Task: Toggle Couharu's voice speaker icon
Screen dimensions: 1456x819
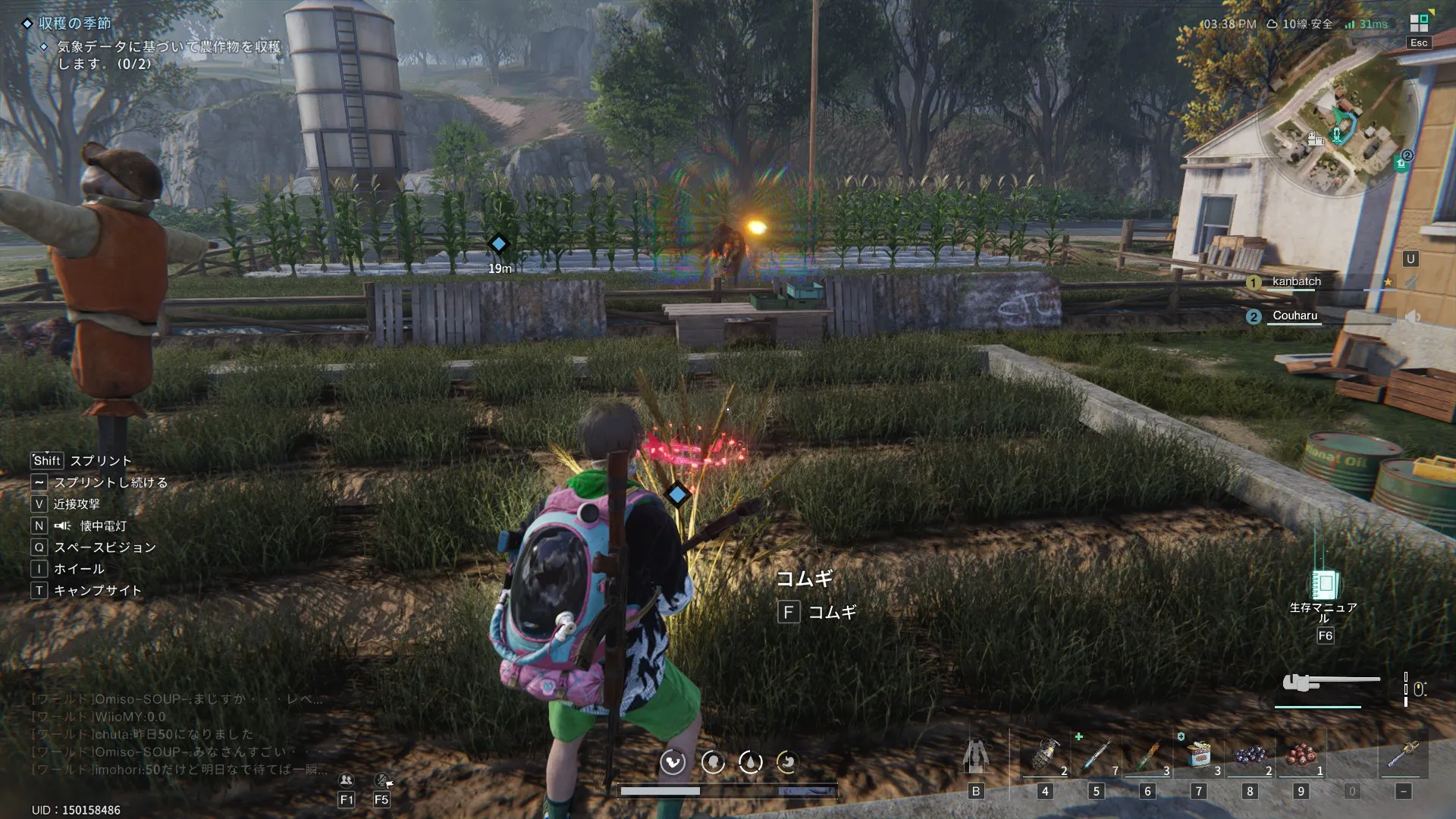Action: click(1412, 316)
